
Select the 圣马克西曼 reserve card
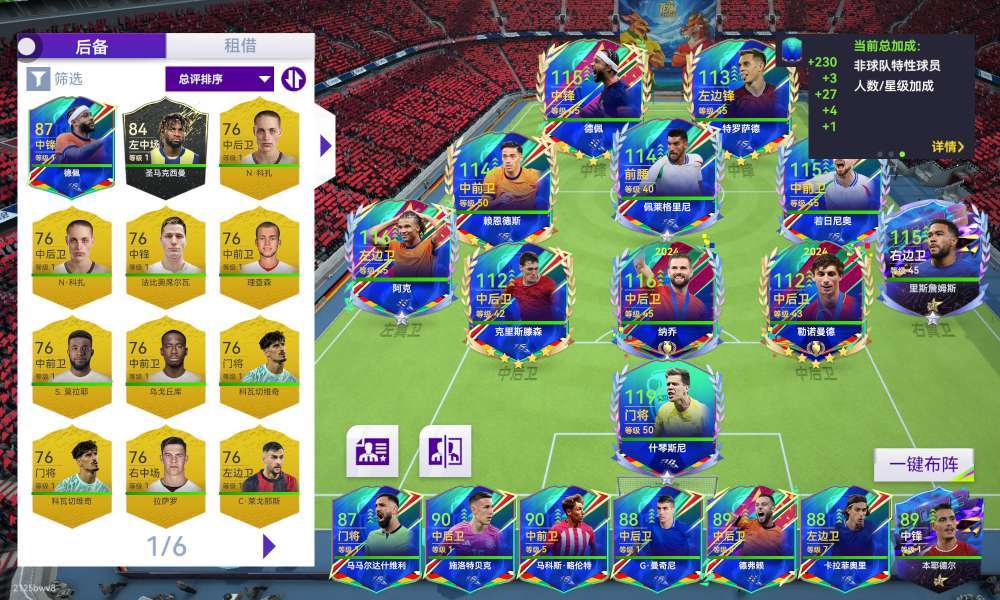coord(165,144)
